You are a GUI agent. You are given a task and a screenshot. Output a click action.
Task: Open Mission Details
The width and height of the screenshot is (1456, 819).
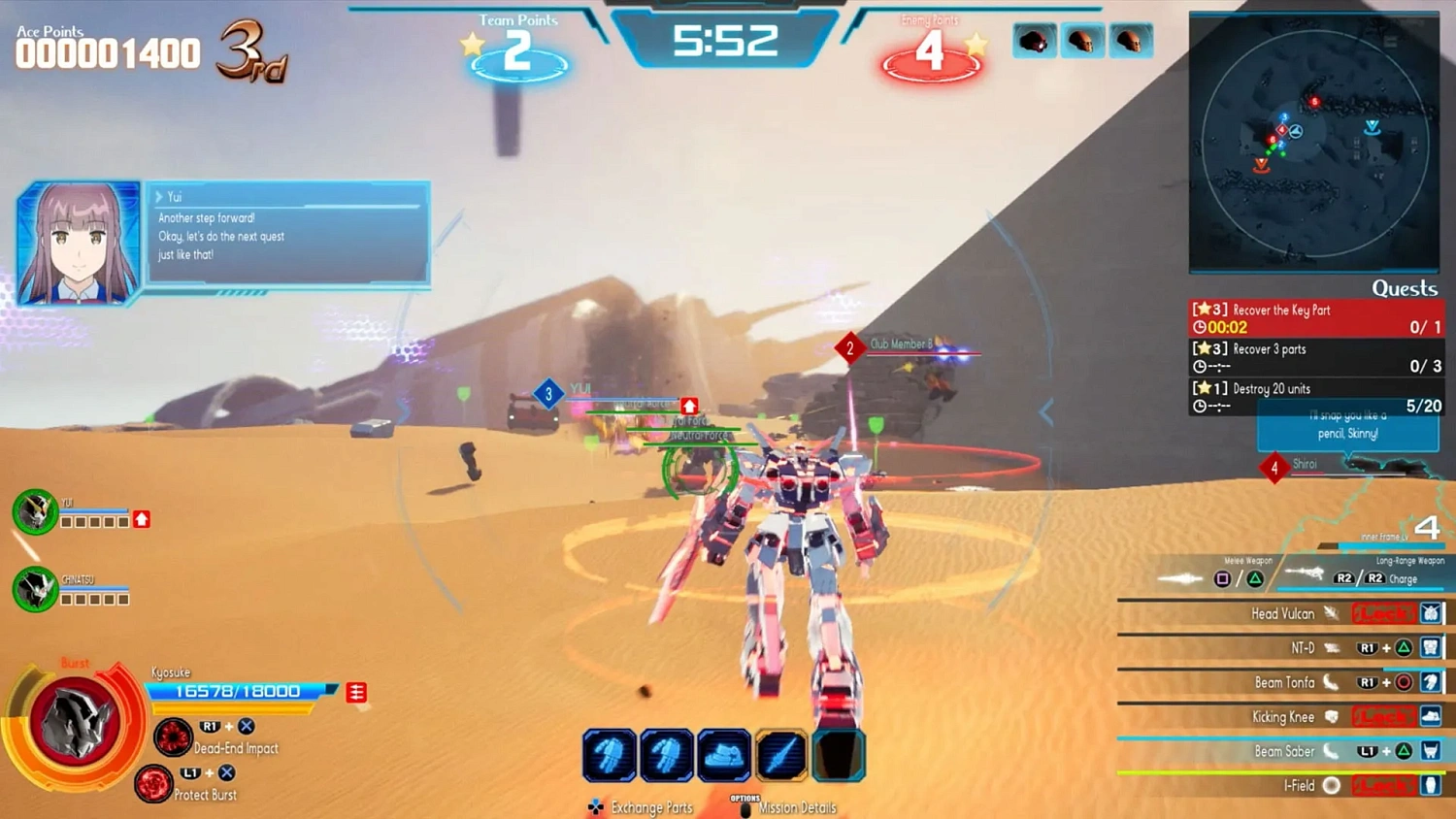pos(798,806)
